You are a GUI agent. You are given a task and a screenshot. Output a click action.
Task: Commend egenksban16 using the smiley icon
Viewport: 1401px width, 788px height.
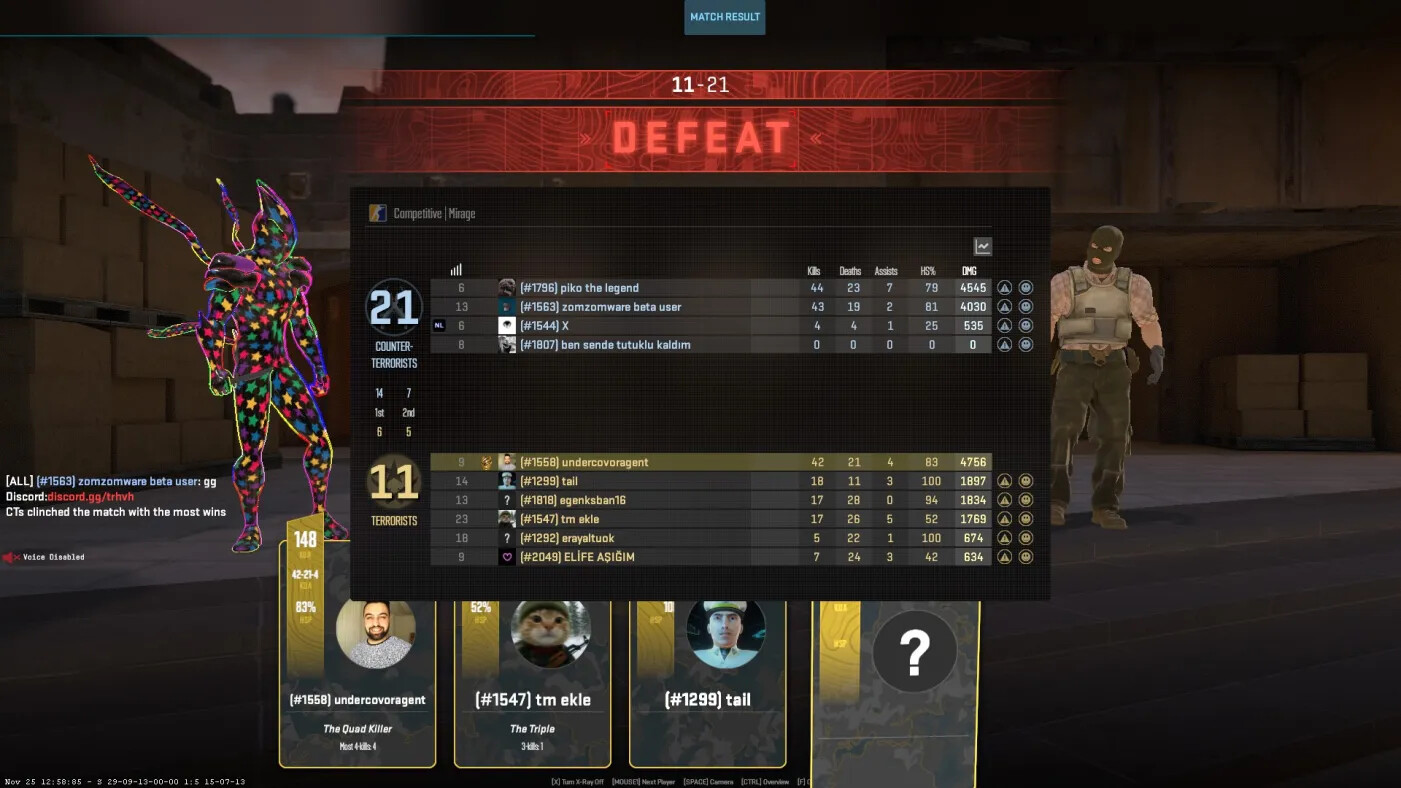[x=1025, y=500]
